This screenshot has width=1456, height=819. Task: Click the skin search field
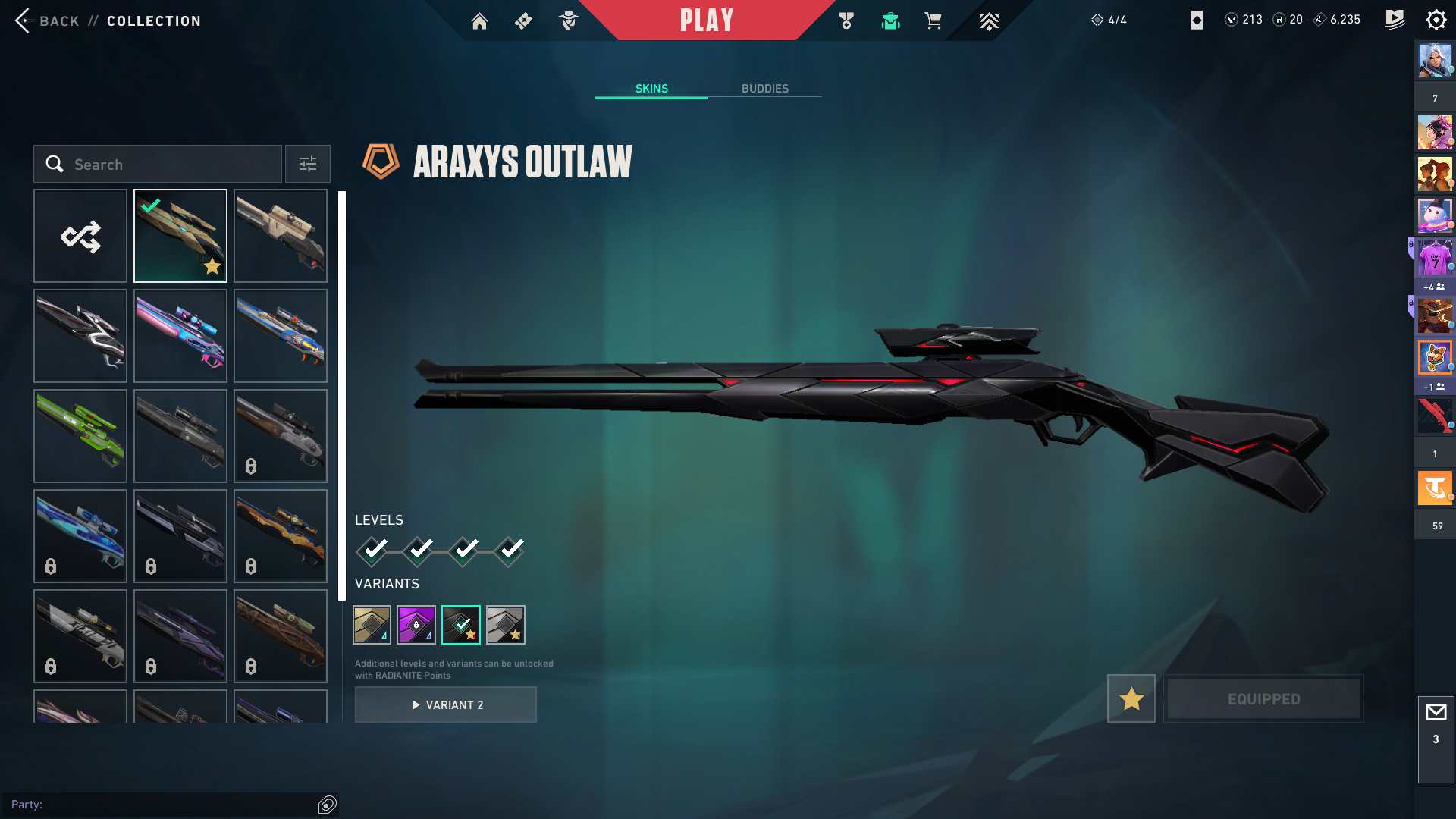pyautogui.click(x=158, y=164)
